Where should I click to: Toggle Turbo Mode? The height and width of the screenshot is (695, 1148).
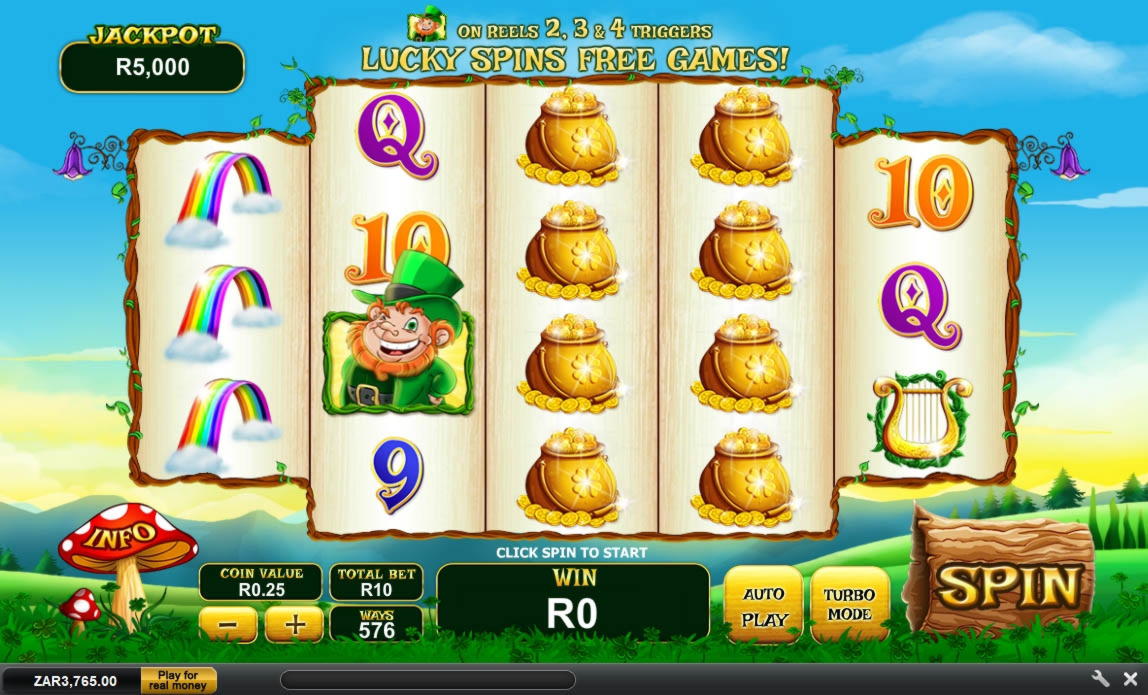[x=849, y=604]
